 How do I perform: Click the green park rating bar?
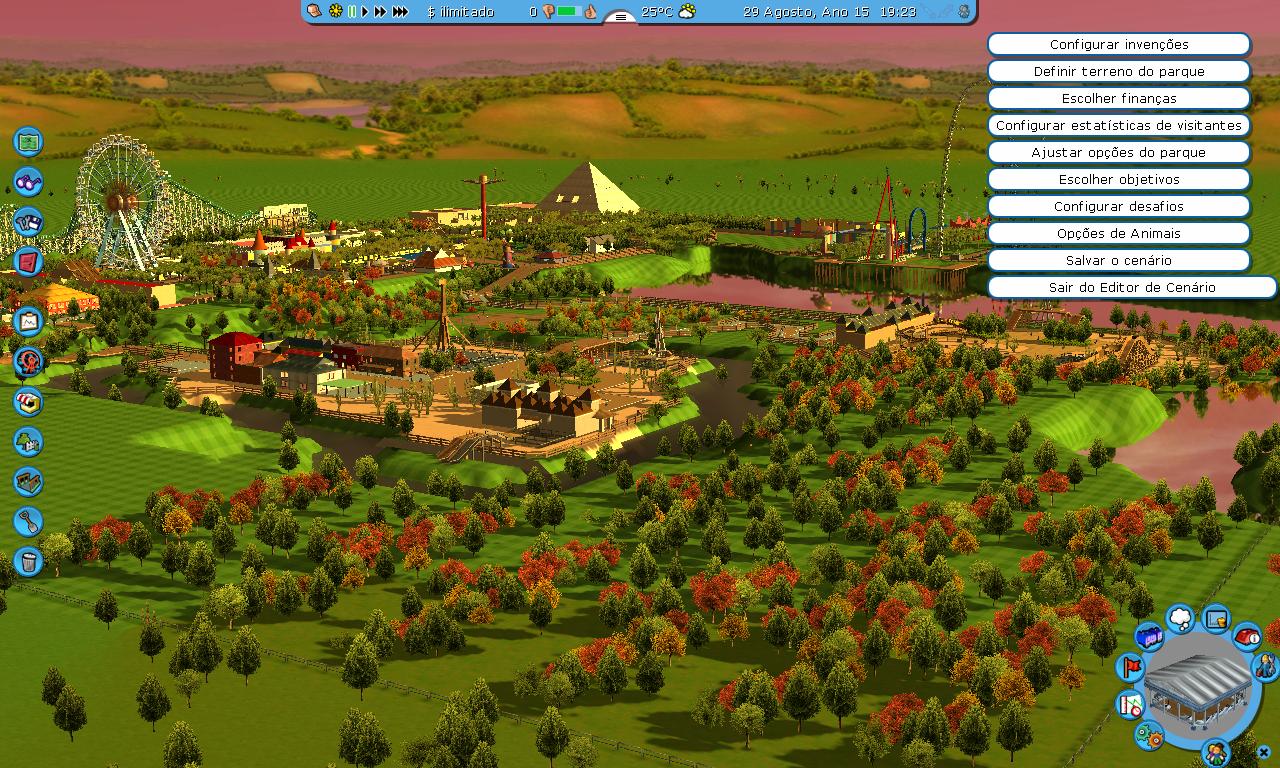click(x=565, y=13)
